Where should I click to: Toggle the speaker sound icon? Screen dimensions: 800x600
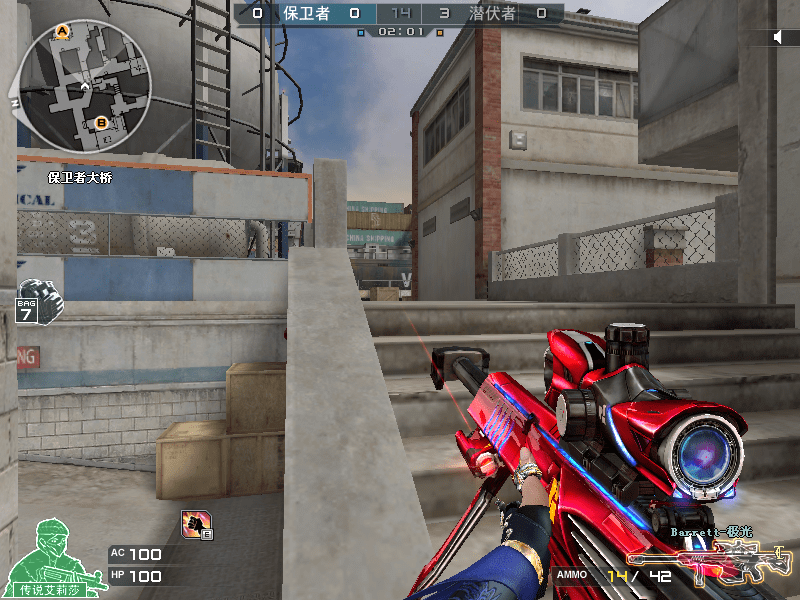[x=778, y=37]
